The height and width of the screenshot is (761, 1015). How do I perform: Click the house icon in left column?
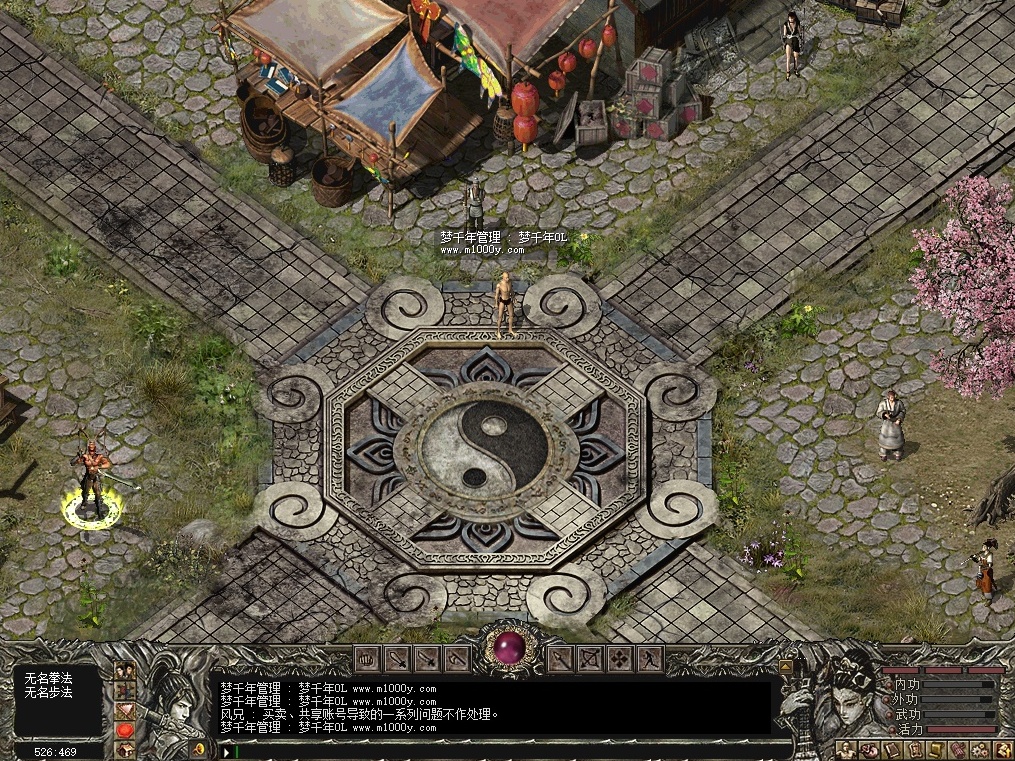point(125,749)
